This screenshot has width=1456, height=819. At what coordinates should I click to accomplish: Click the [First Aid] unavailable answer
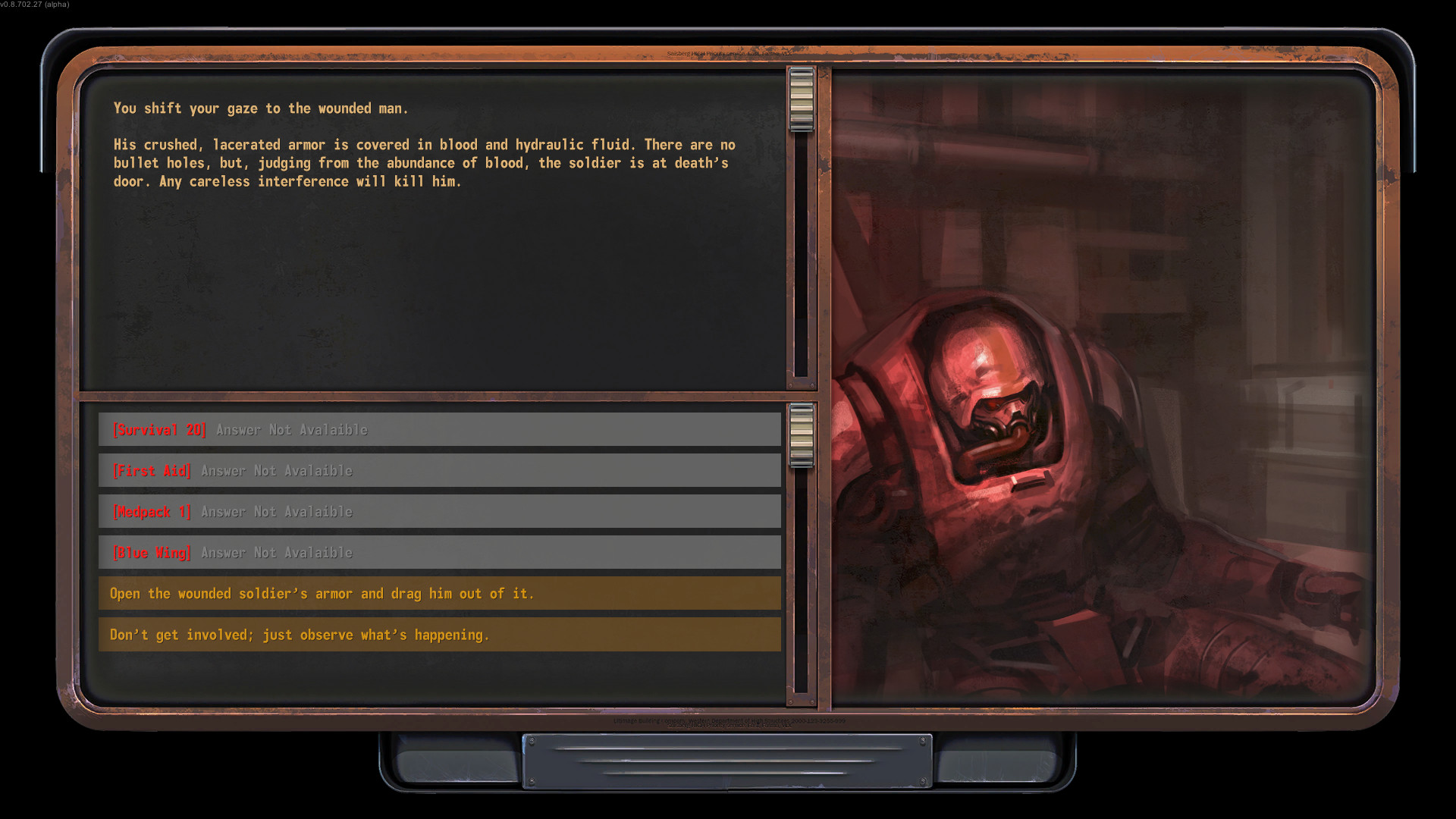(440, 470)
